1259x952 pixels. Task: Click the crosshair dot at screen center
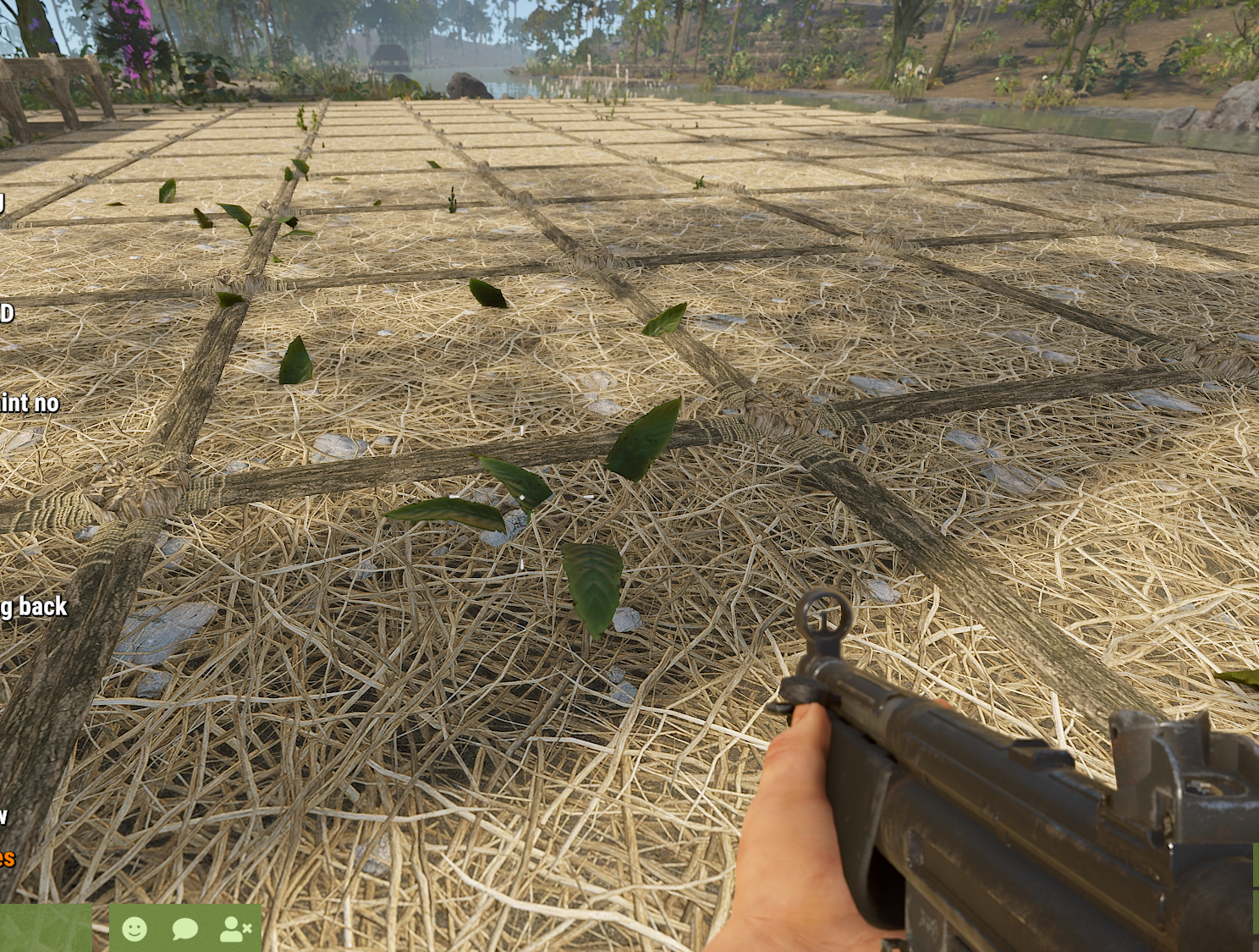629,476
